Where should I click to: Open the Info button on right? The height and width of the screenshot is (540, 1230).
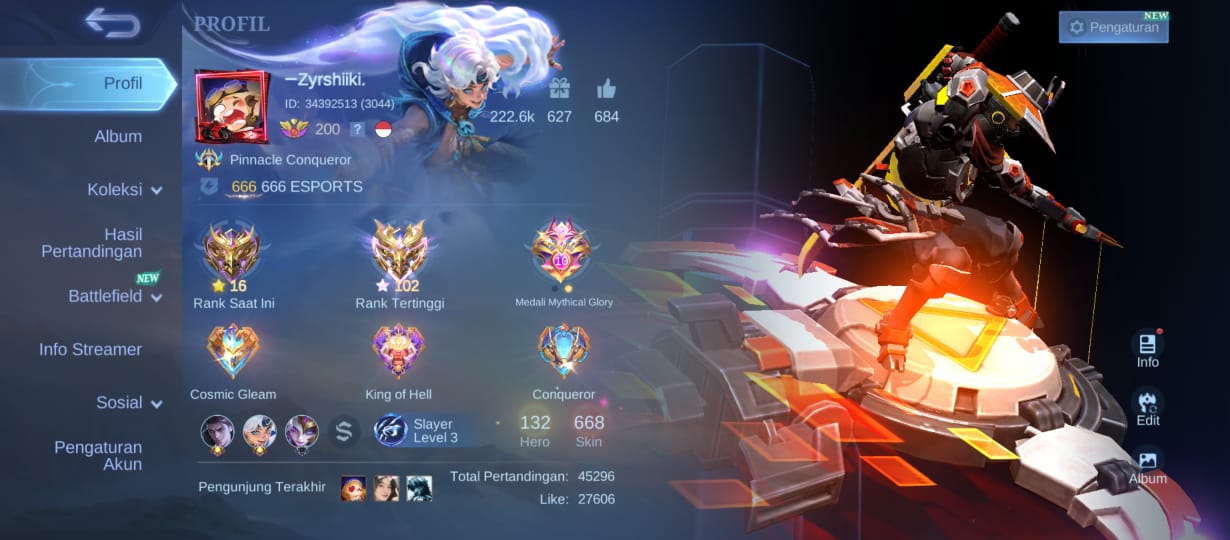point(1147,348)
